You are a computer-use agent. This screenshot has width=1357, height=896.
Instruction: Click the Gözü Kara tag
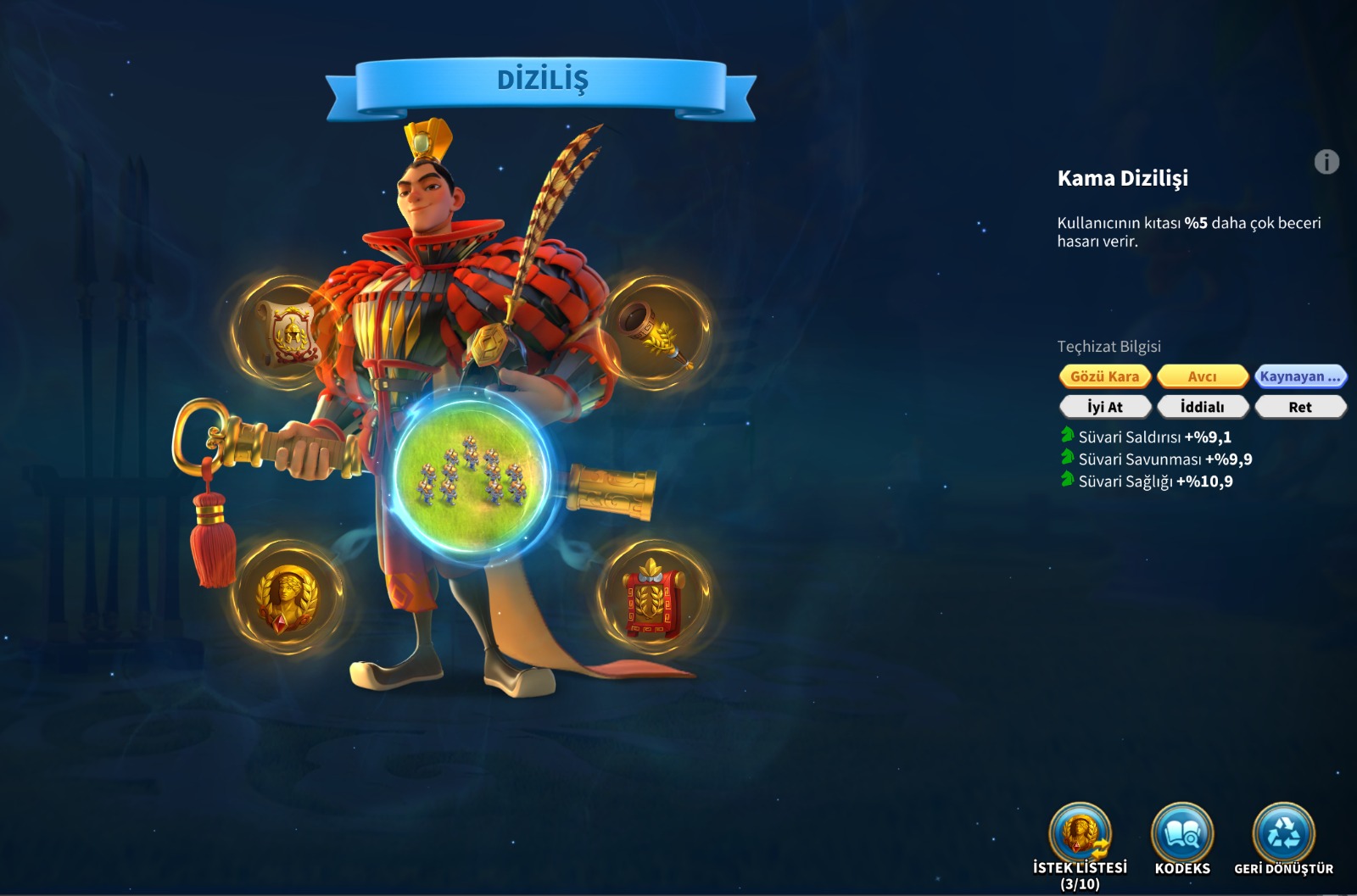point(1104,376)
